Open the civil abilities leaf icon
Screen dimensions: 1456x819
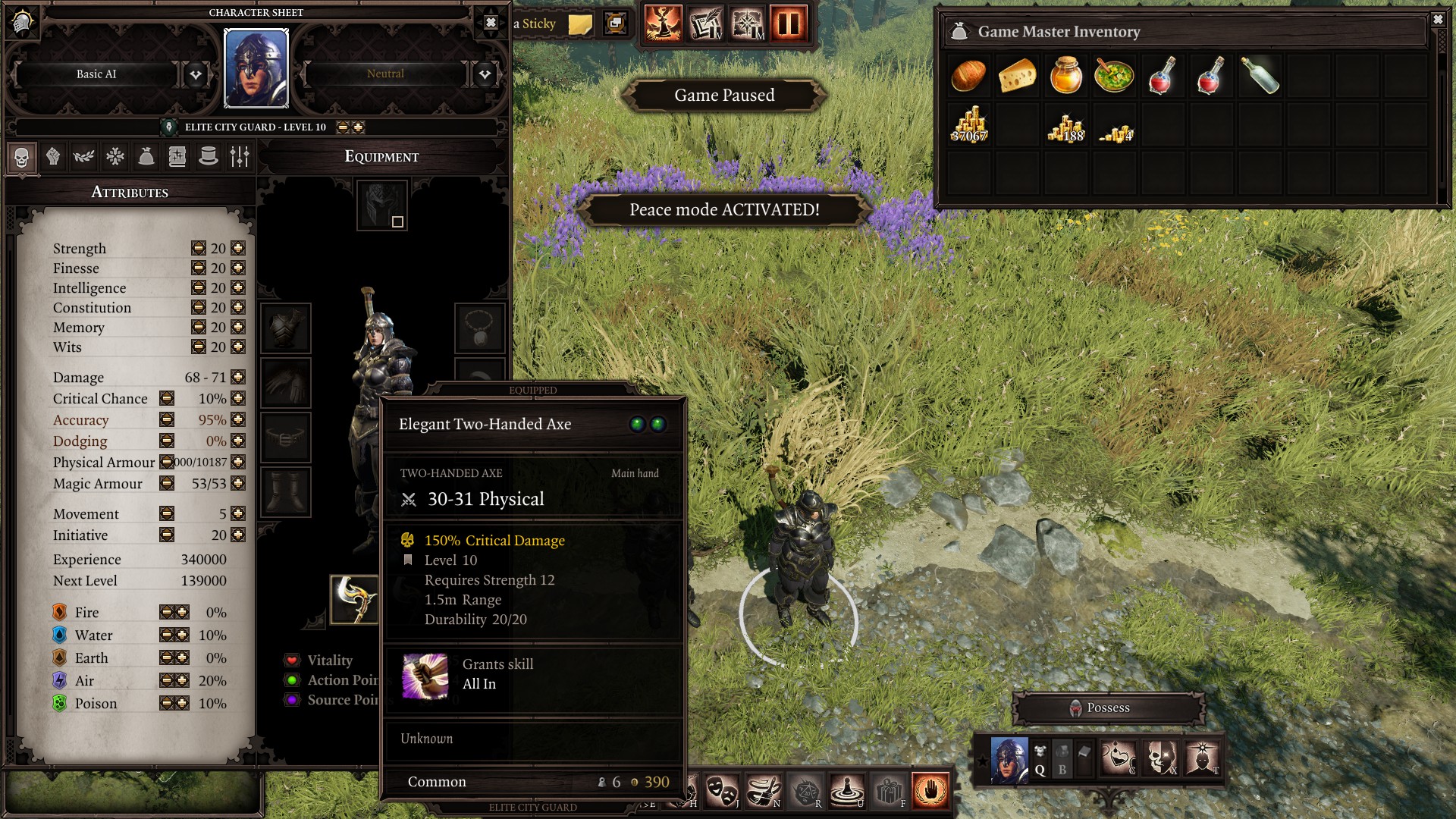(84, 157)
